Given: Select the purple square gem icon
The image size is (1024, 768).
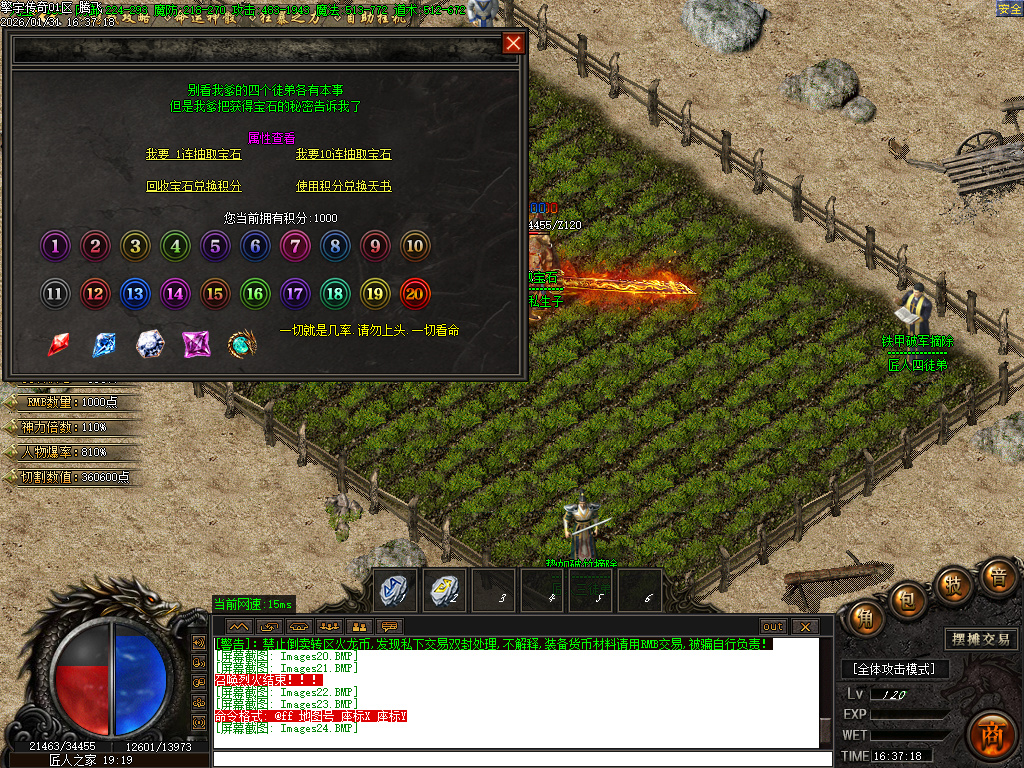Looking at the screenshot, I should [x=195, y=344].
